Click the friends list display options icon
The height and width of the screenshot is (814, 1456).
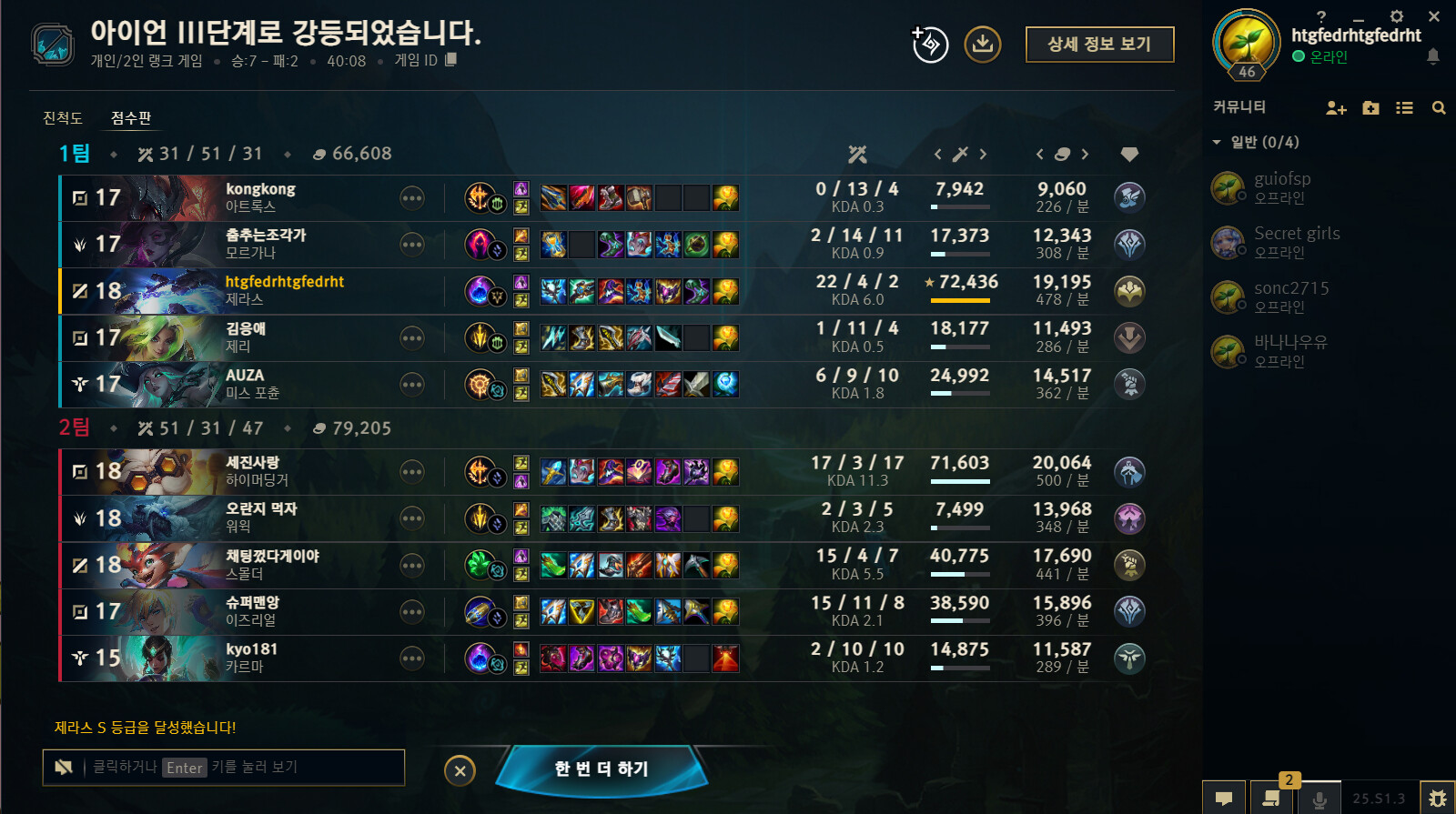(x=1404, y=107)
